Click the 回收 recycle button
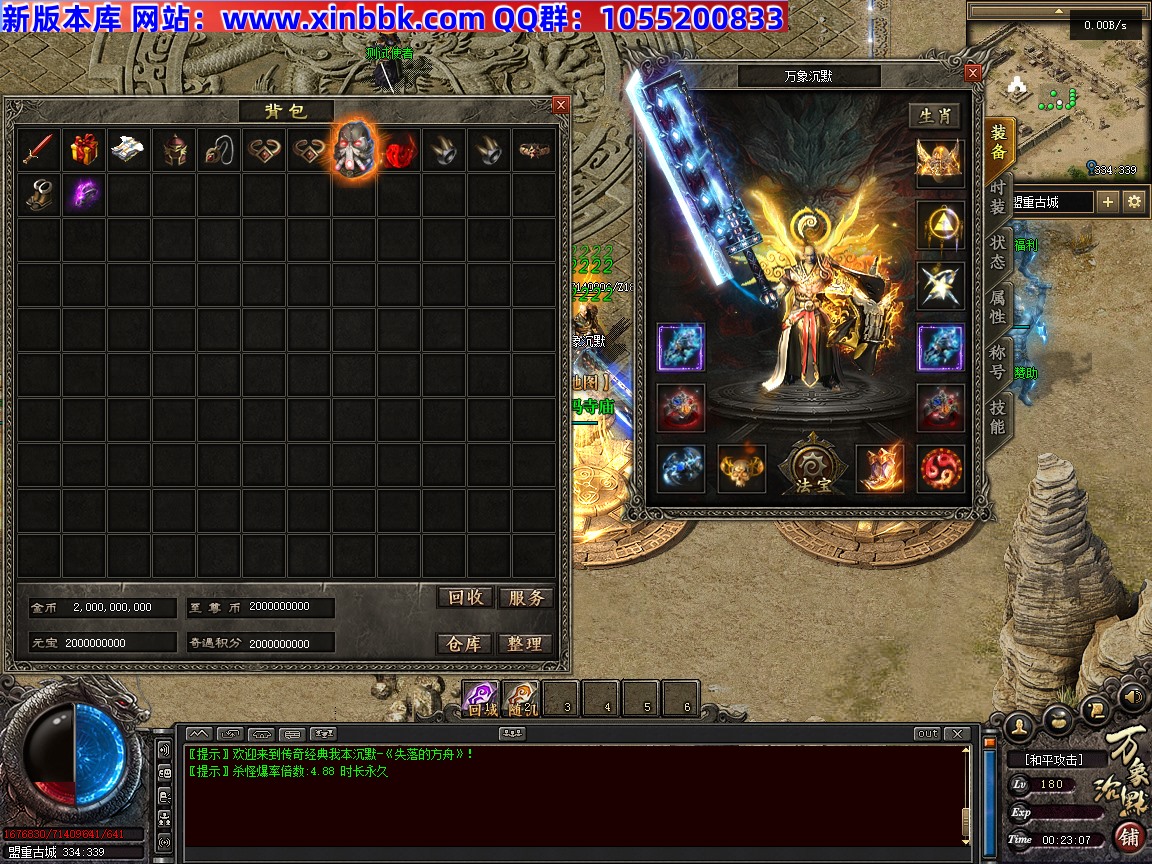The width and height of the screenshot is (1152, 864). 465,598
